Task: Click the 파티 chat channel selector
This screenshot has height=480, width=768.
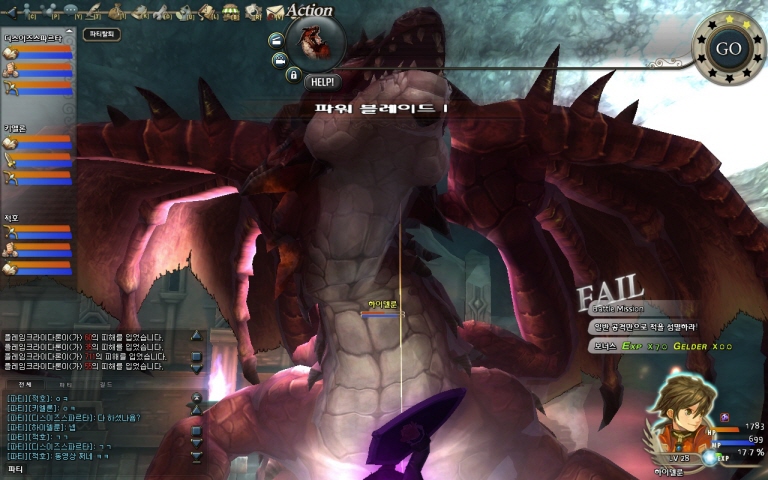Action: (x=16, y=468)
